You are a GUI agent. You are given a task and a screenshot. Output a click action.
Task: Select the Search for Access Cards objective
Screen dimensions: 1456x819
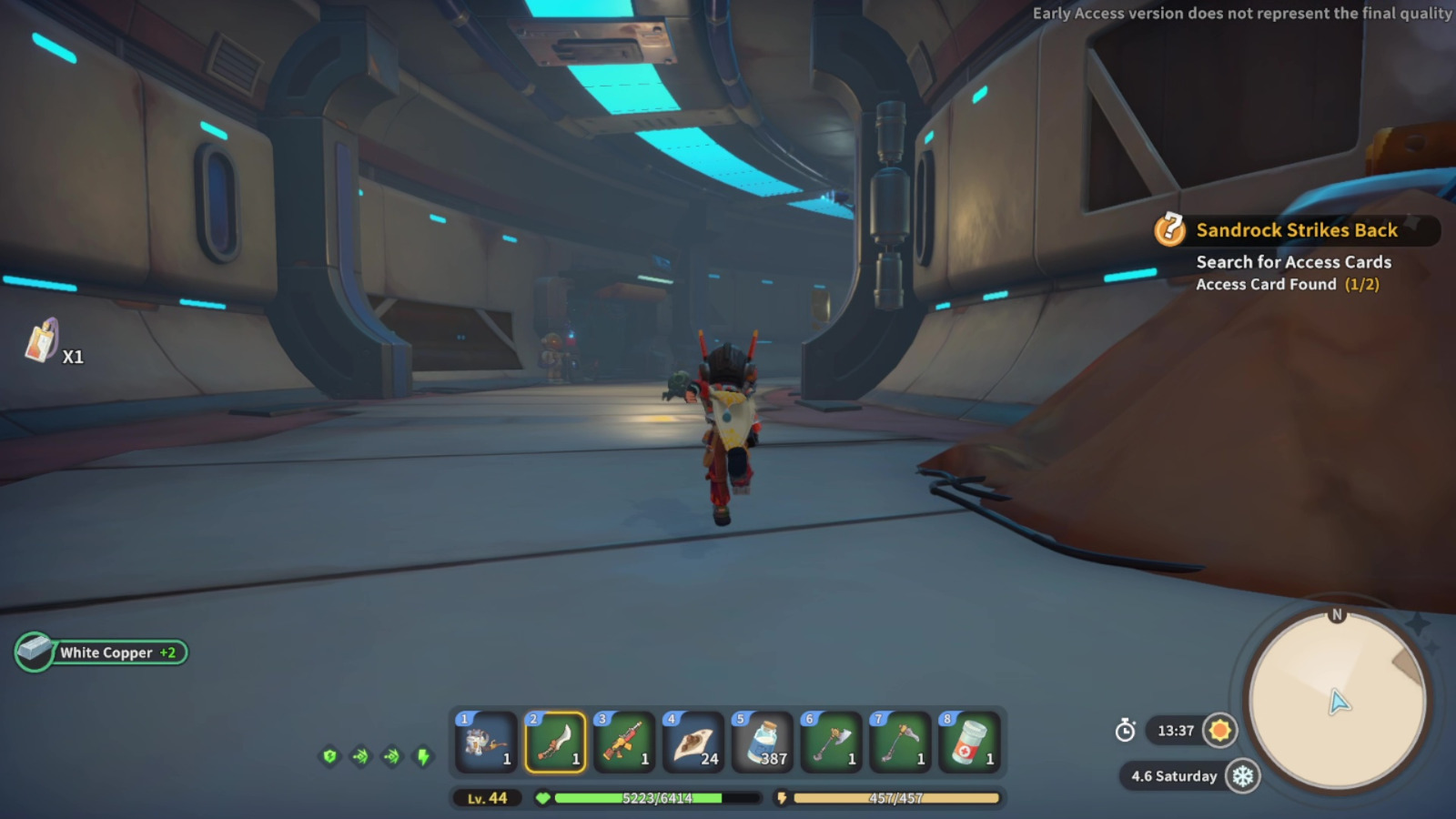(1293, 262)
